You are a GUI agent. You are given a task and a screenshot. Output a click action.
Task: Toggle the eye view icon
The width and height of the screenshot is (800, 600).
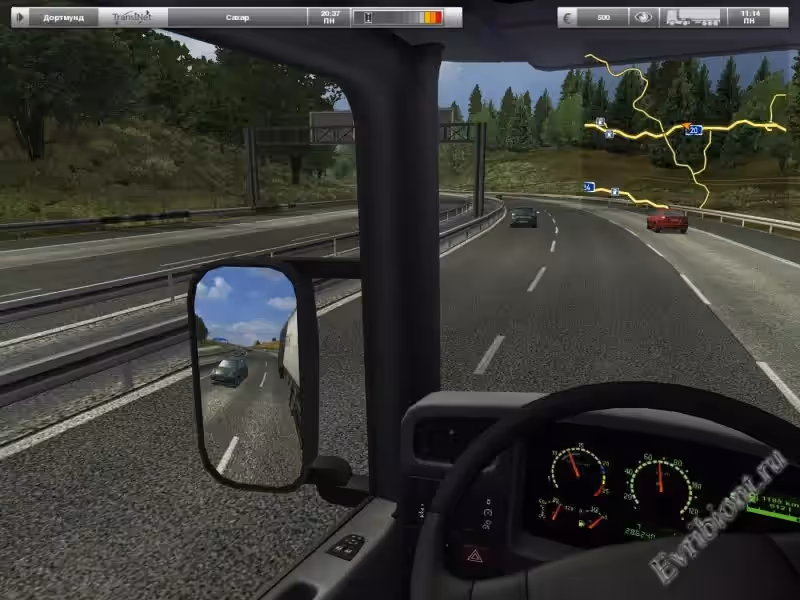pyautogui.click(x=643, y=17)
